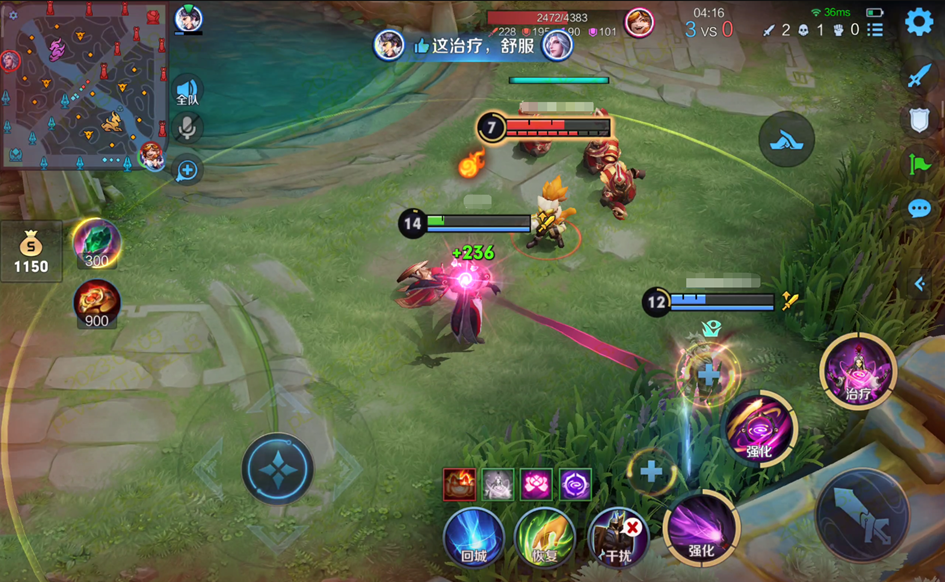Use the 干扰 disrupt summoner spell
The width and height of the screenshot is (945, 582).
(617, 537)
